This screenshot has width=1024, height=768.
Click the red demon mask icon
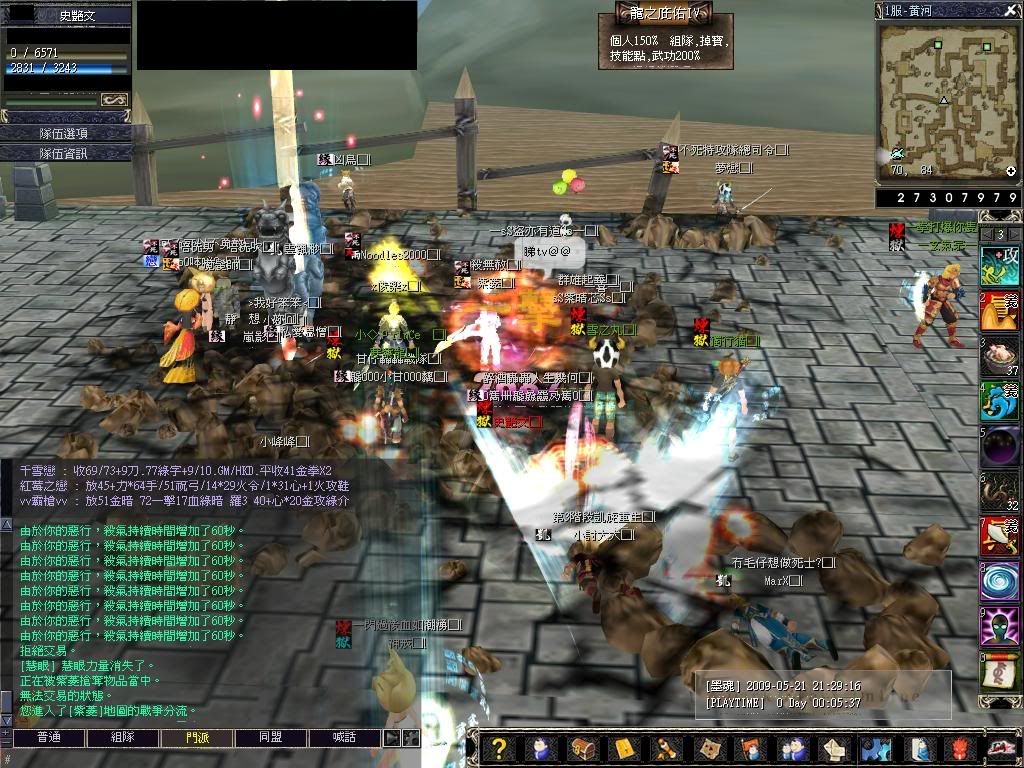click(960, 749)
